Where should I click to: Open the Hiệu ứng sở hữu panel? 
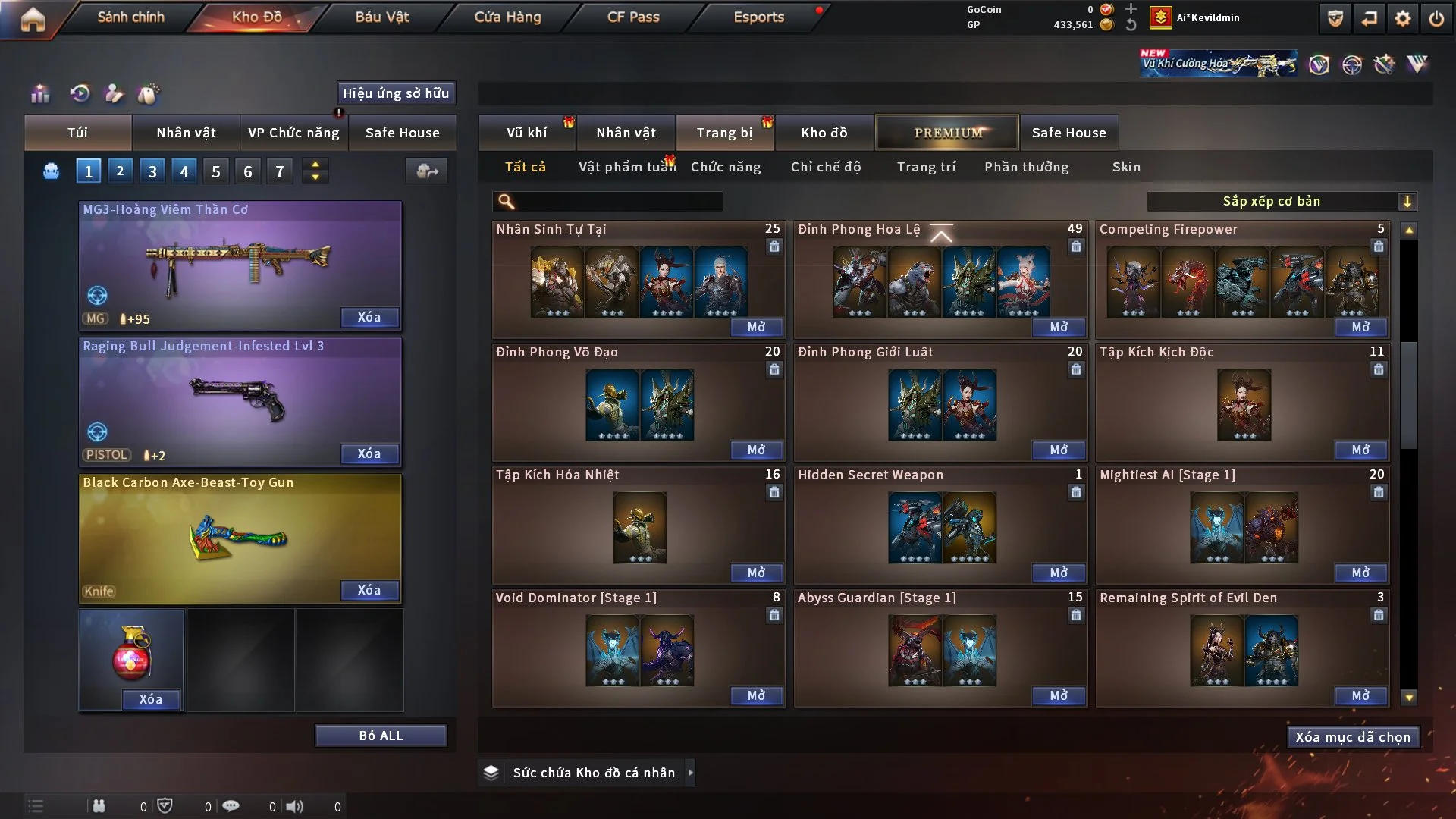coord(396,93)
